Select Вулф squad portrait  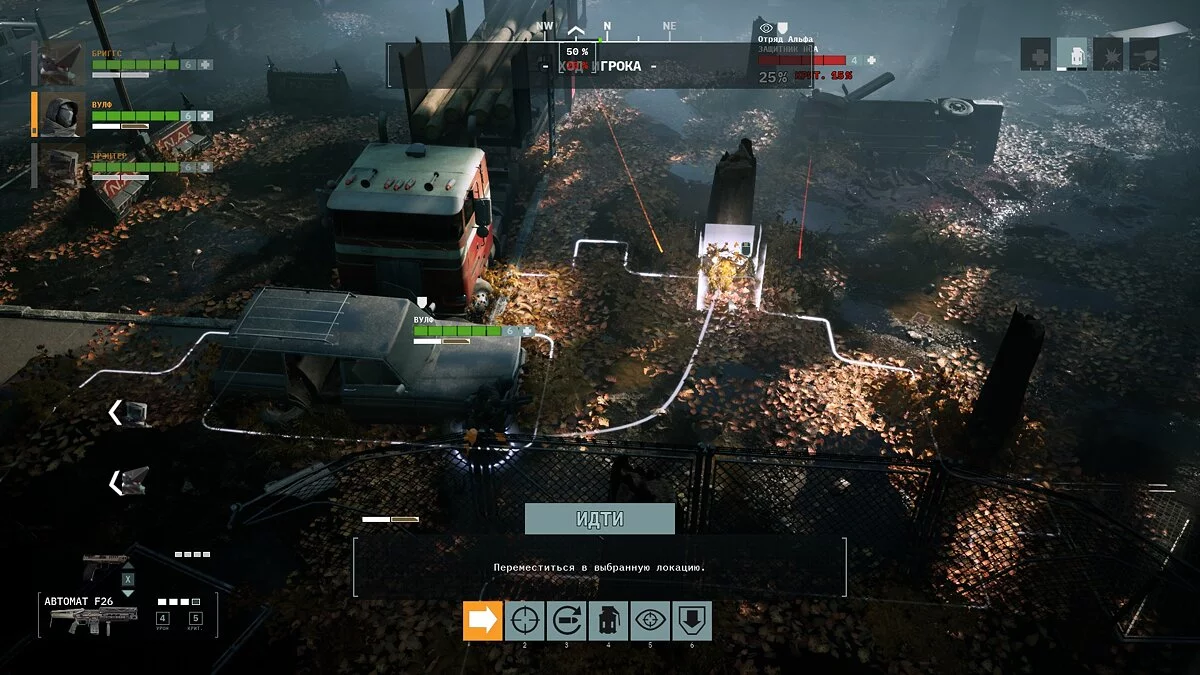pyautogui.click(x=62, y=114)
